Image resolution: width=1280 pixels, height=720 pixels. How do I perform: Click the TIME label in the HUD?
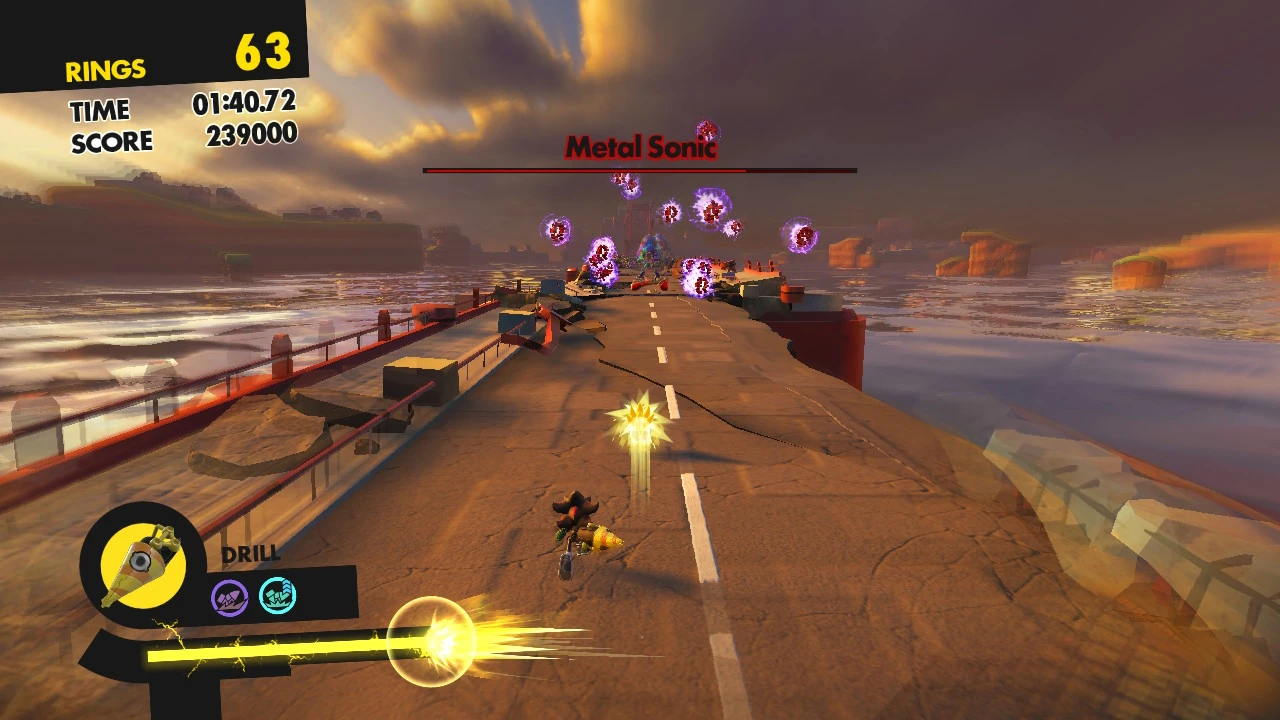[x=100, y=109]
